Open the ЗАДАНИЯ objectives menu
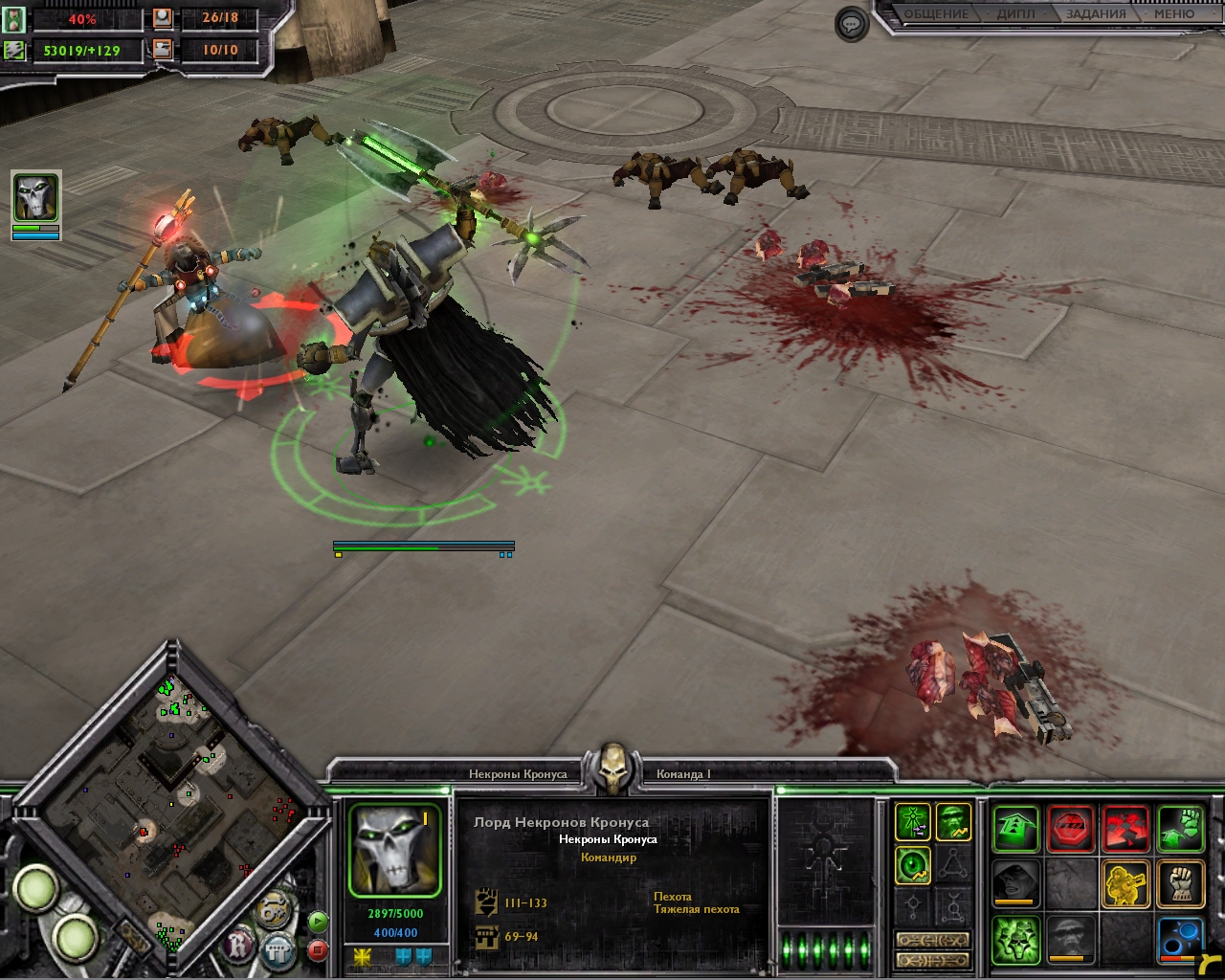The image size is (1225, 980). (1096, 14)
